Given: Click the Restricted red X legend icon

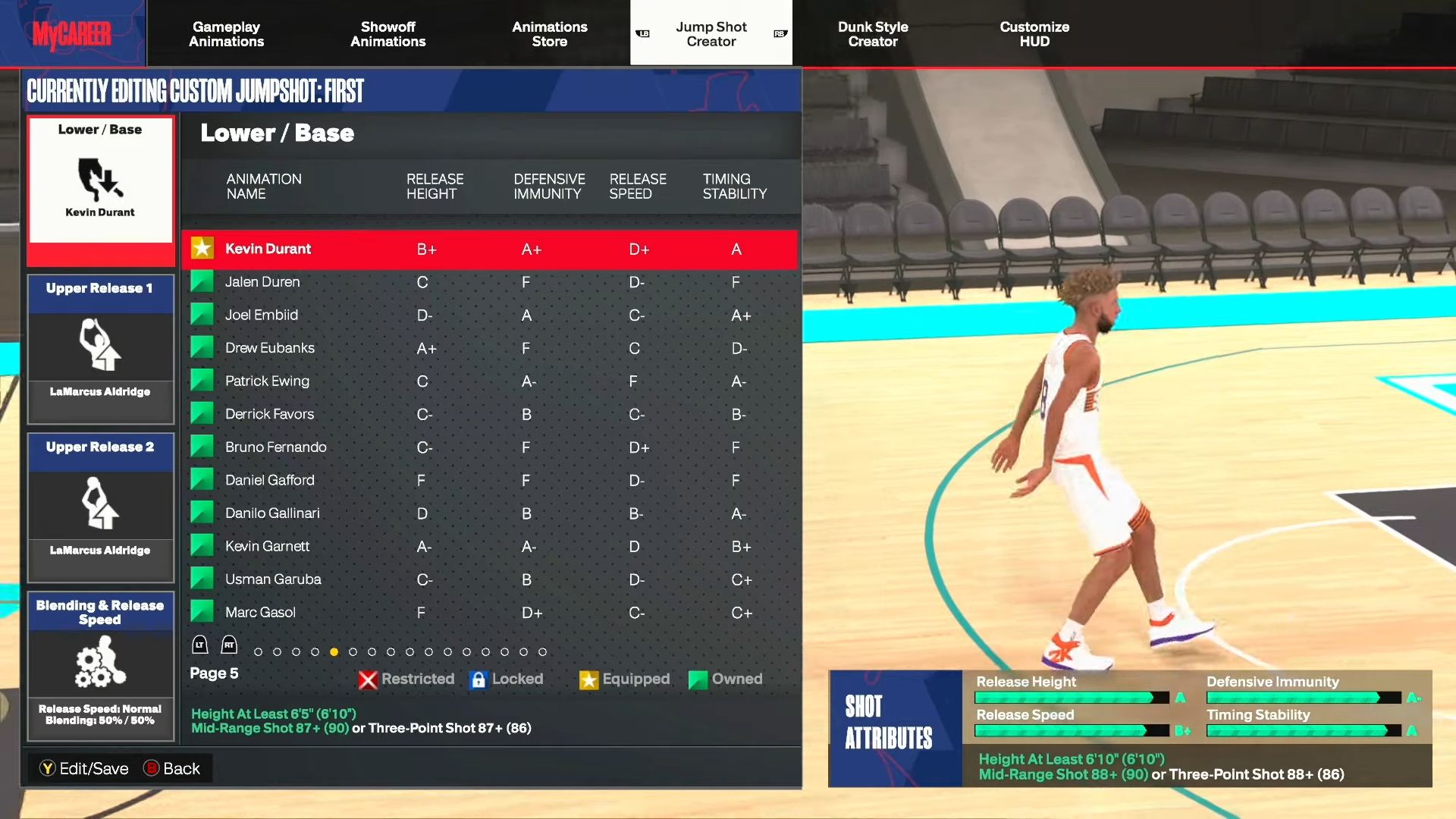Looking at the screenshot, I should (368, 679).
